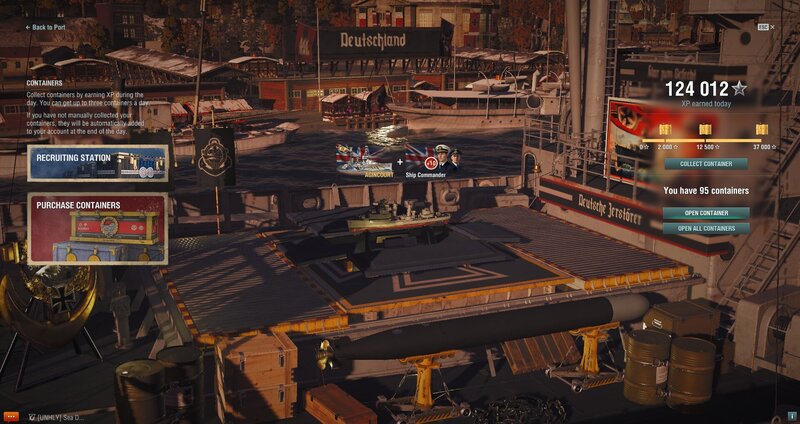Select the Agincourt ship reward
Viewport: 800px width, 424px height.
pos(365,160)
